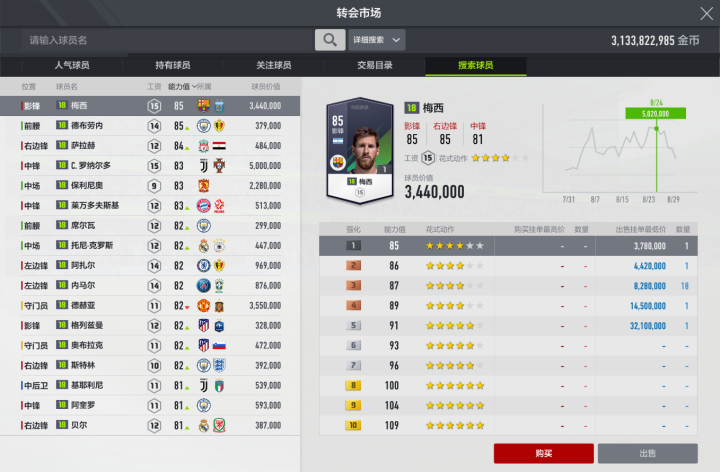Open the 详细搜索 dropdown

point(377,40)
